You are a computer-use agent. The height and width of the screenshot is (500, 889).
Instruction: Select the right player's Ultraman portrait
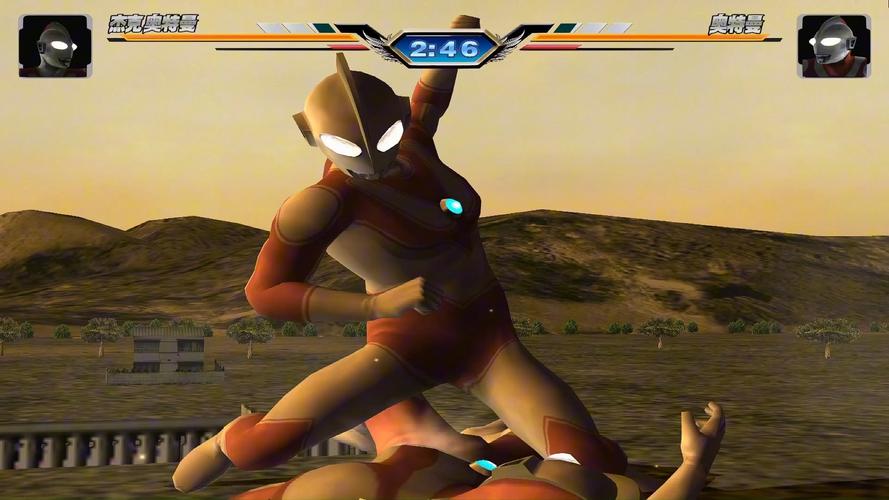click(x=833, y=46)
